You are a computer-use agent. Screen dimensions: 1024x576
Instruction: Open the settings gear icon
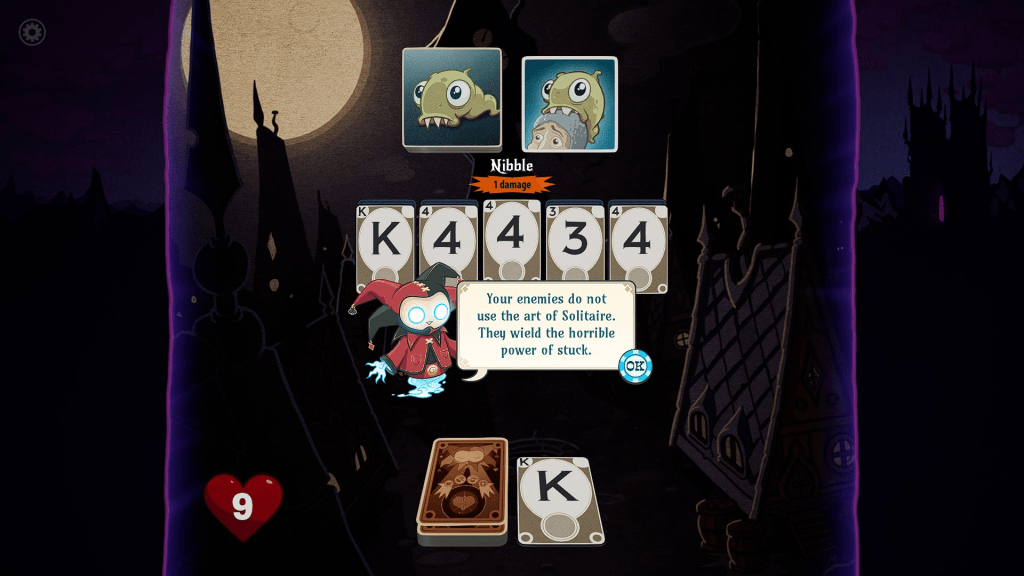pos(32,32)
